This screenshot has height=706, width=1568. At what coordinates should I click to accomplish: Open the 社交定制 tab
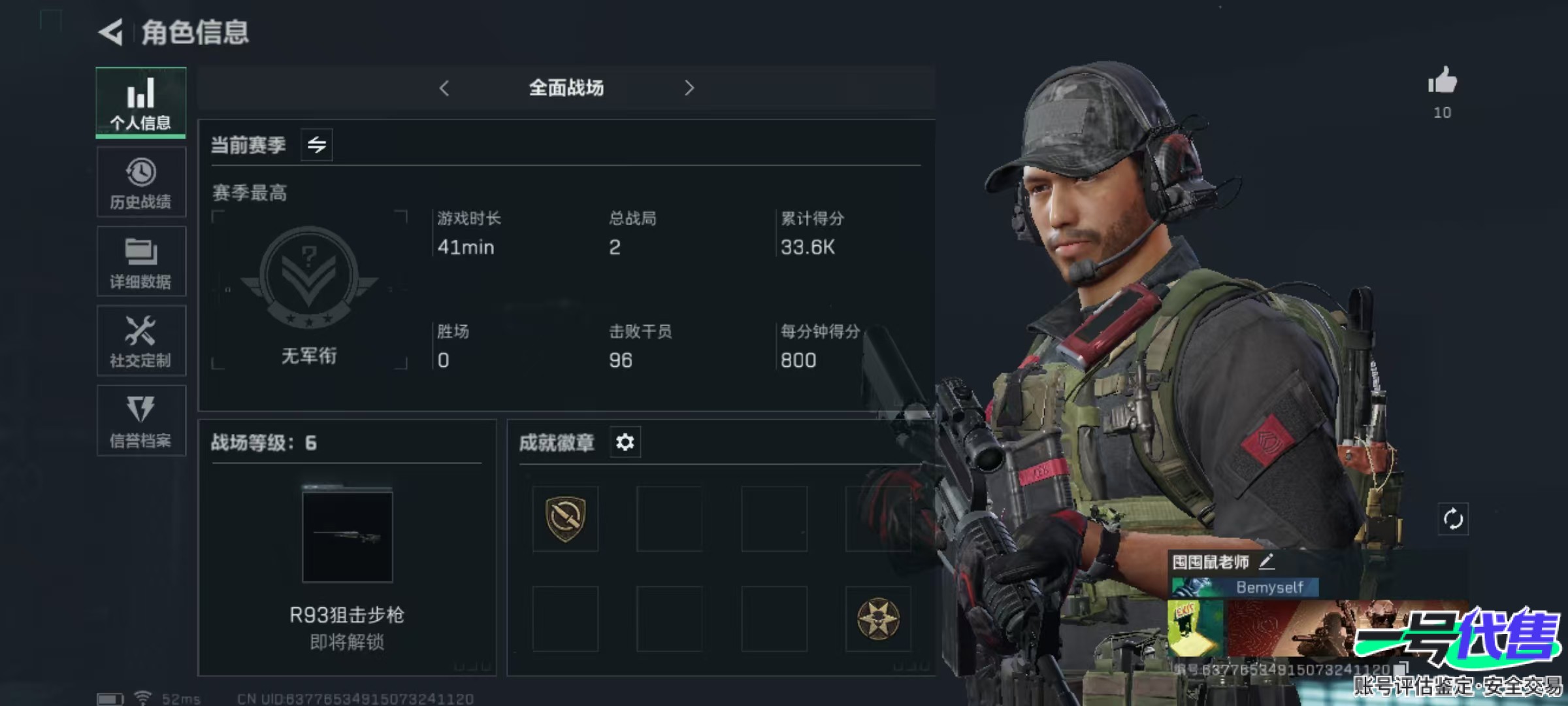[140, 341]
